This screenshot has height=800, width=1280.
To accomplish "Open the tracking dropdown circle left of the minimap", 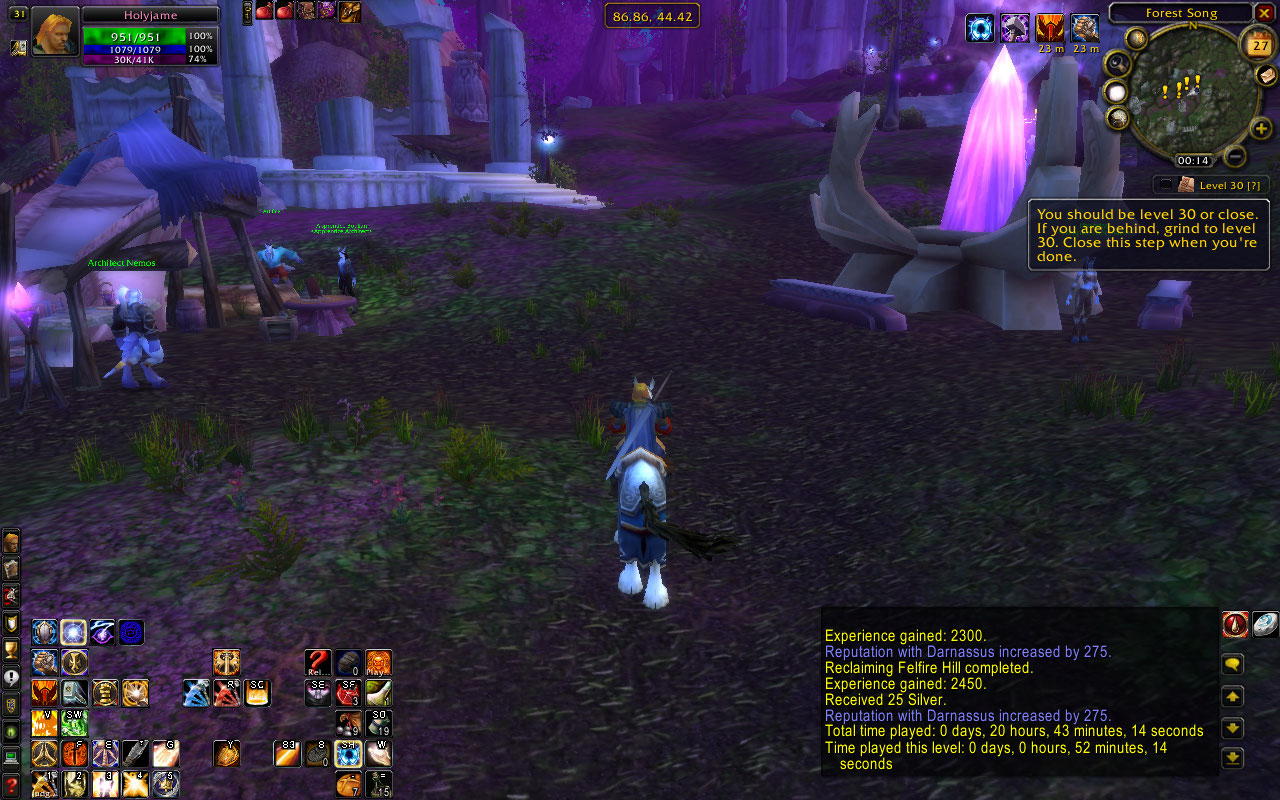I will coord(1116,93).
